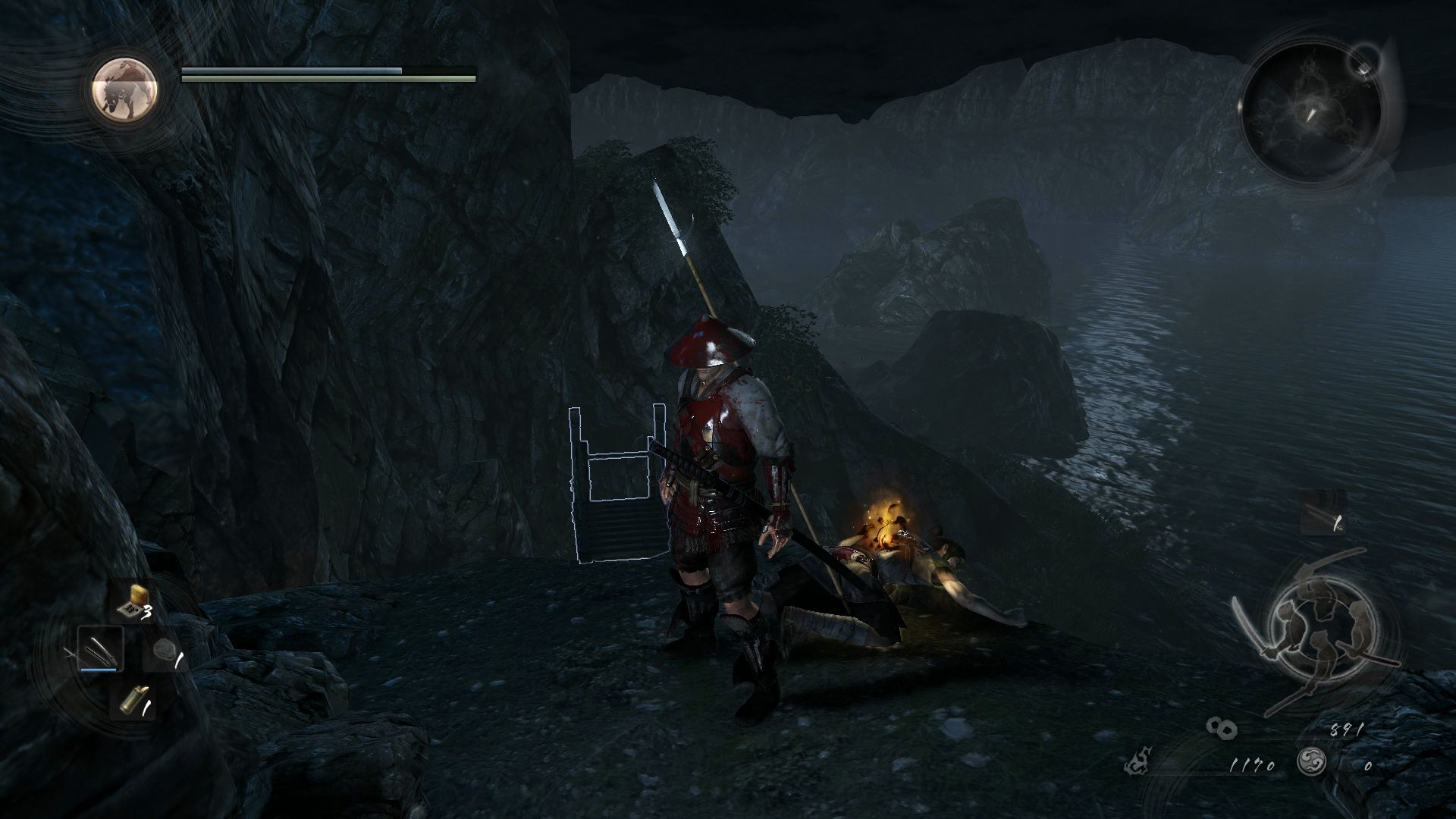Click the round swirl emblem near the amrita count
Screen dimensions: 1456x819
pos(1312,762)
